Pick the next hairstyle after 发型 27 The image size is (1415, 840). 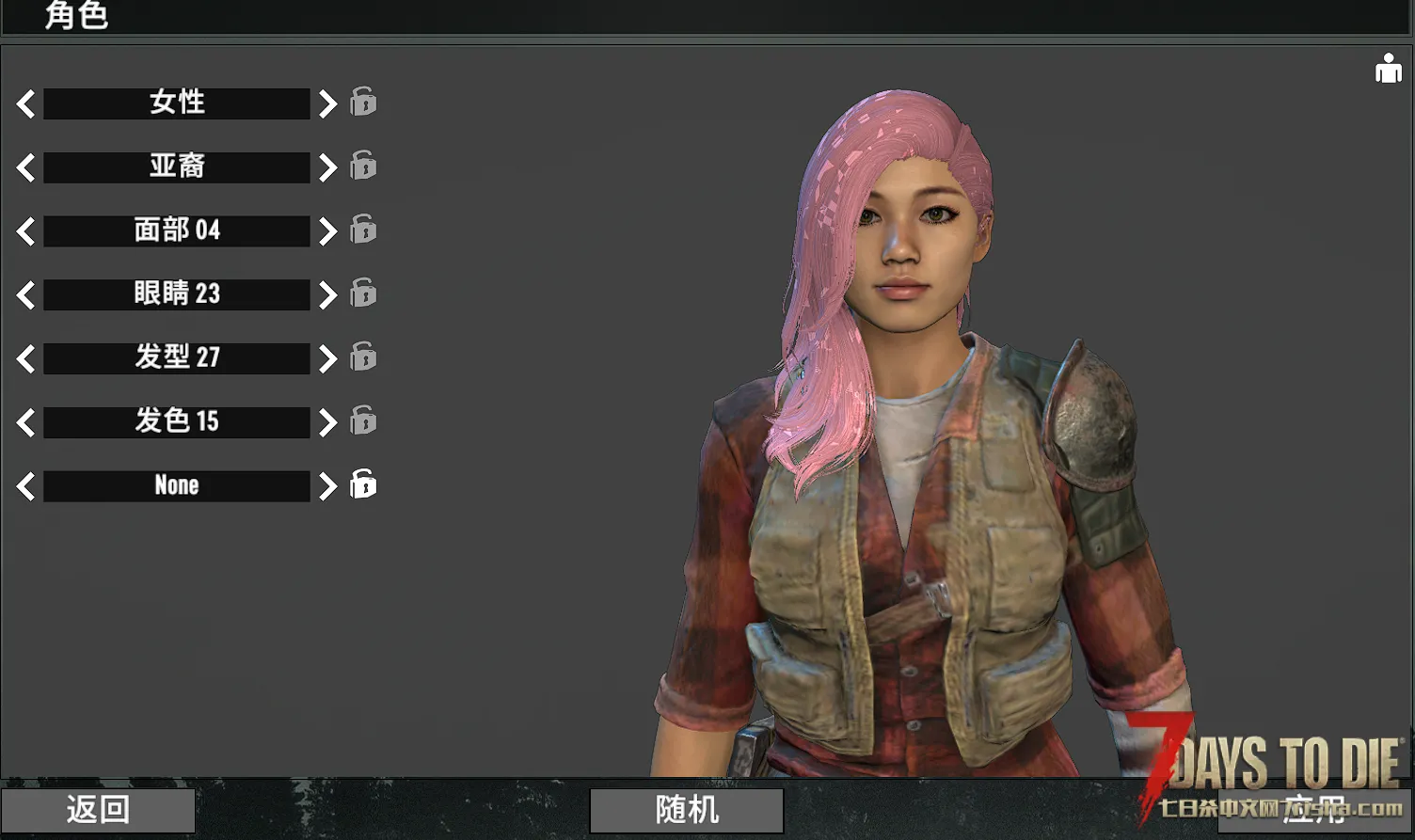pyautogui.click(x=326, y=358)
